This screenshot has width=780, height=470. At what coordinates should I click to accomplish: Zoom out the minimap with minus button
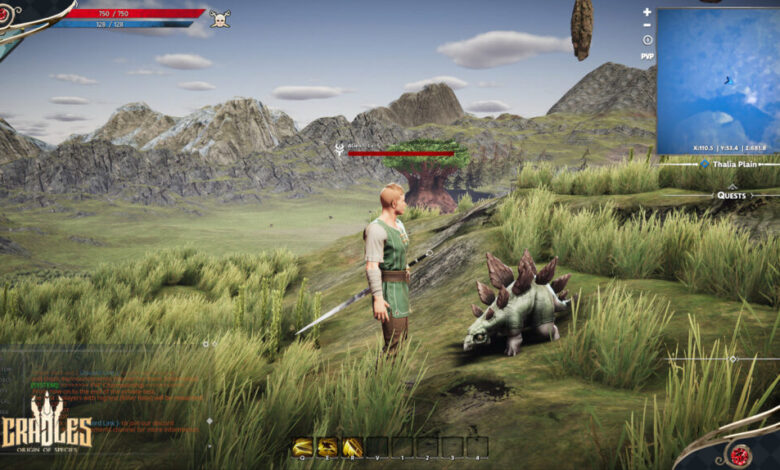click(x=647, y=24)
